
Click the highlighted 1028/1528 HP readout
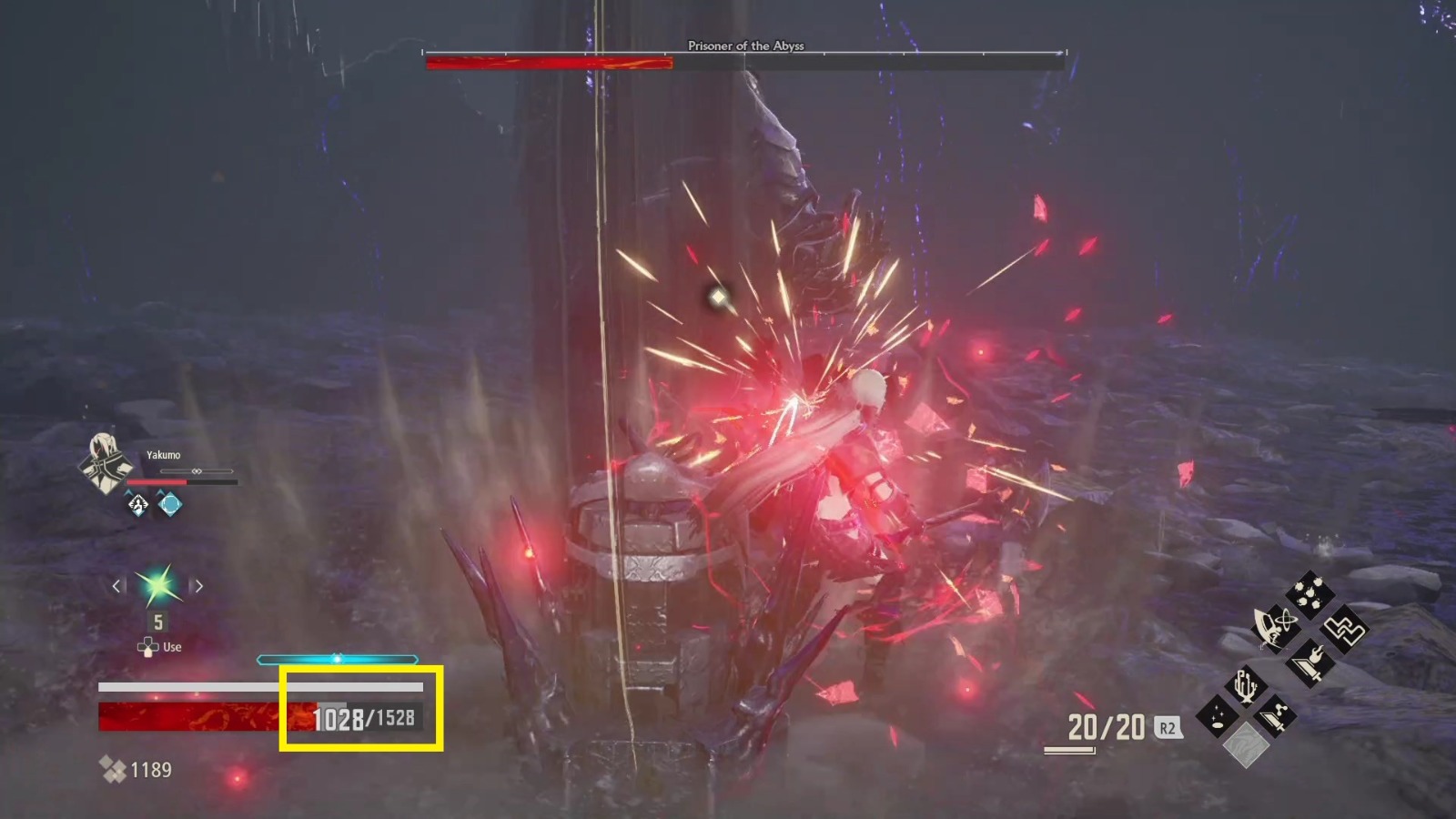pyautogui.click(x=362, y=718)
